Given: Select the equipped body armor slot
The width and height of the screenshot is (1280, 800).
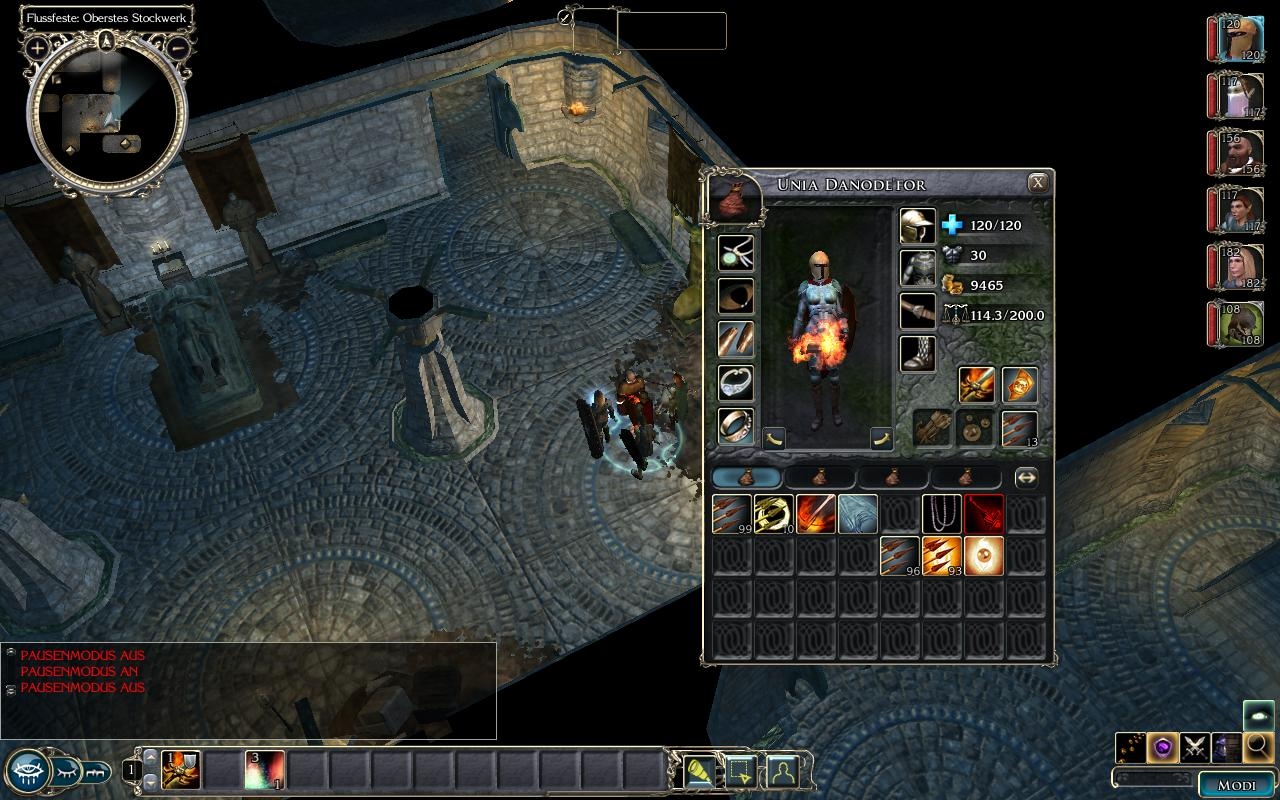Looking at the screenshot, I should (x=917, y=268).
